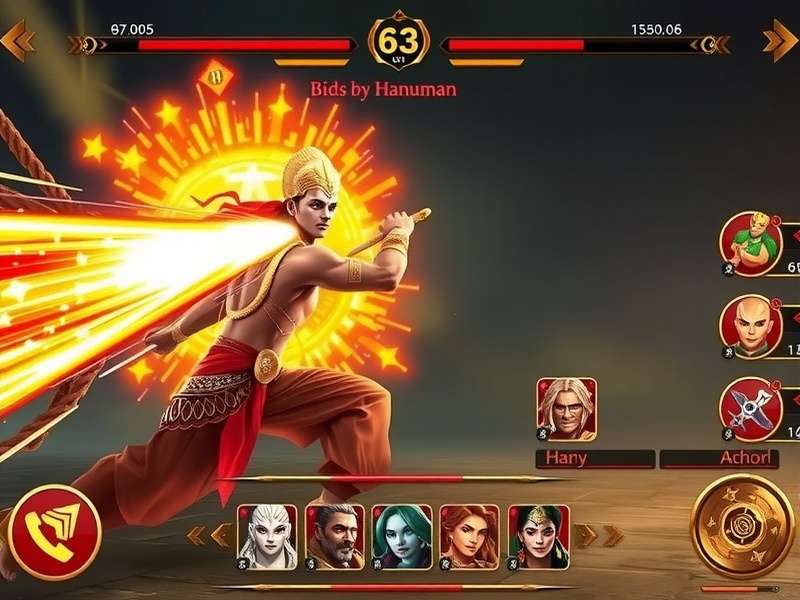
Task: Tap the red phone call button
Action: pyautogui.click(x=54, y=531)
